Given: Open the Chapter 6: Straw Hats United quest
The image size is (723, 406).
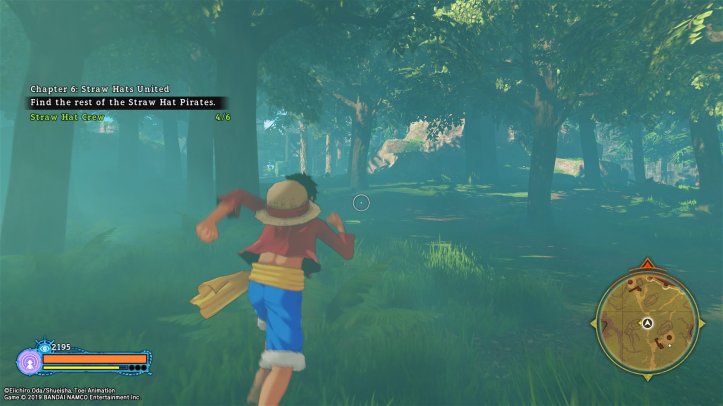Looking at the screenshot, I should [x=99, y=89].
